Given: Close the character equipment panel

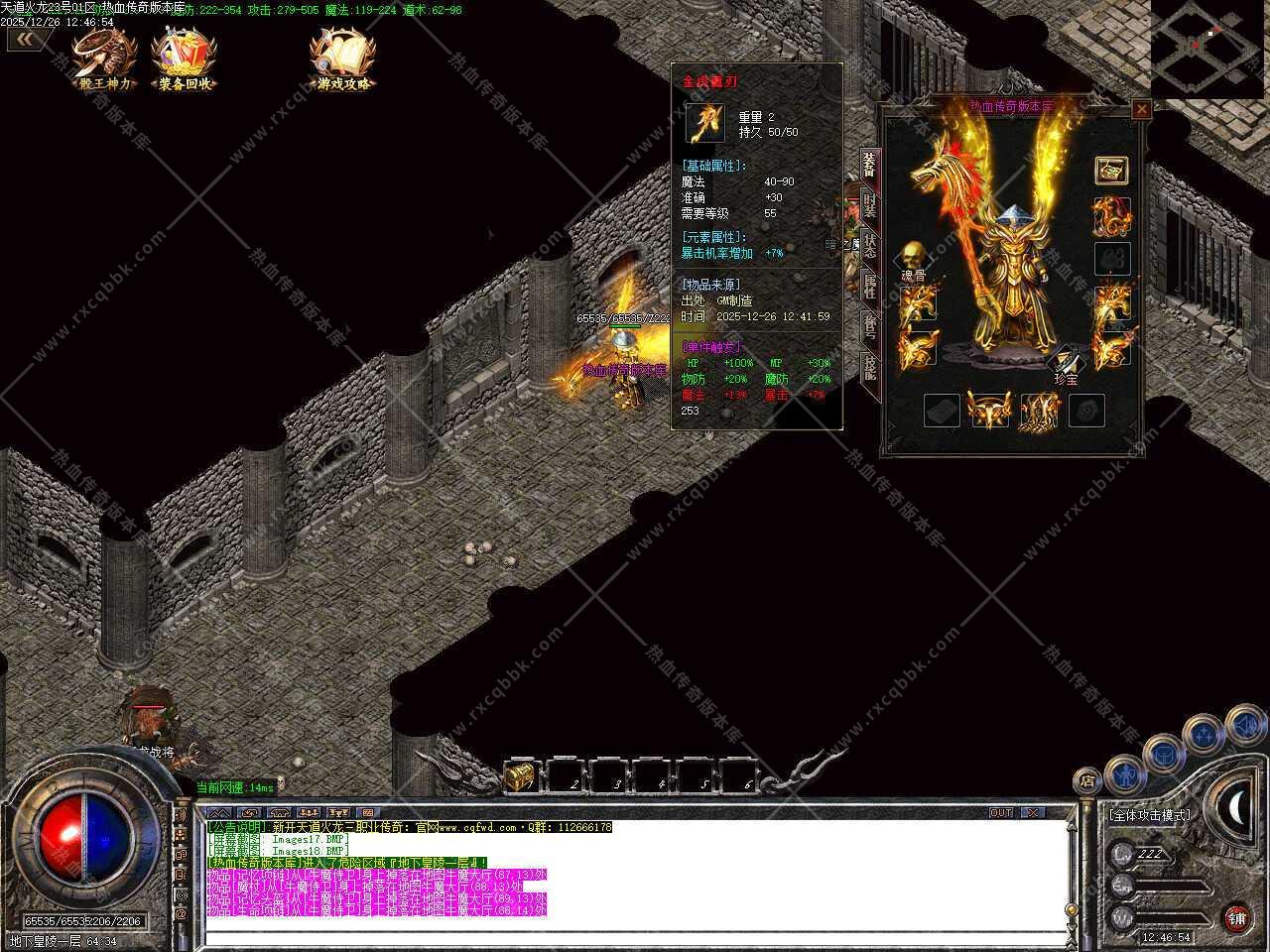Looking at the screenshot, I should 1141,110.
